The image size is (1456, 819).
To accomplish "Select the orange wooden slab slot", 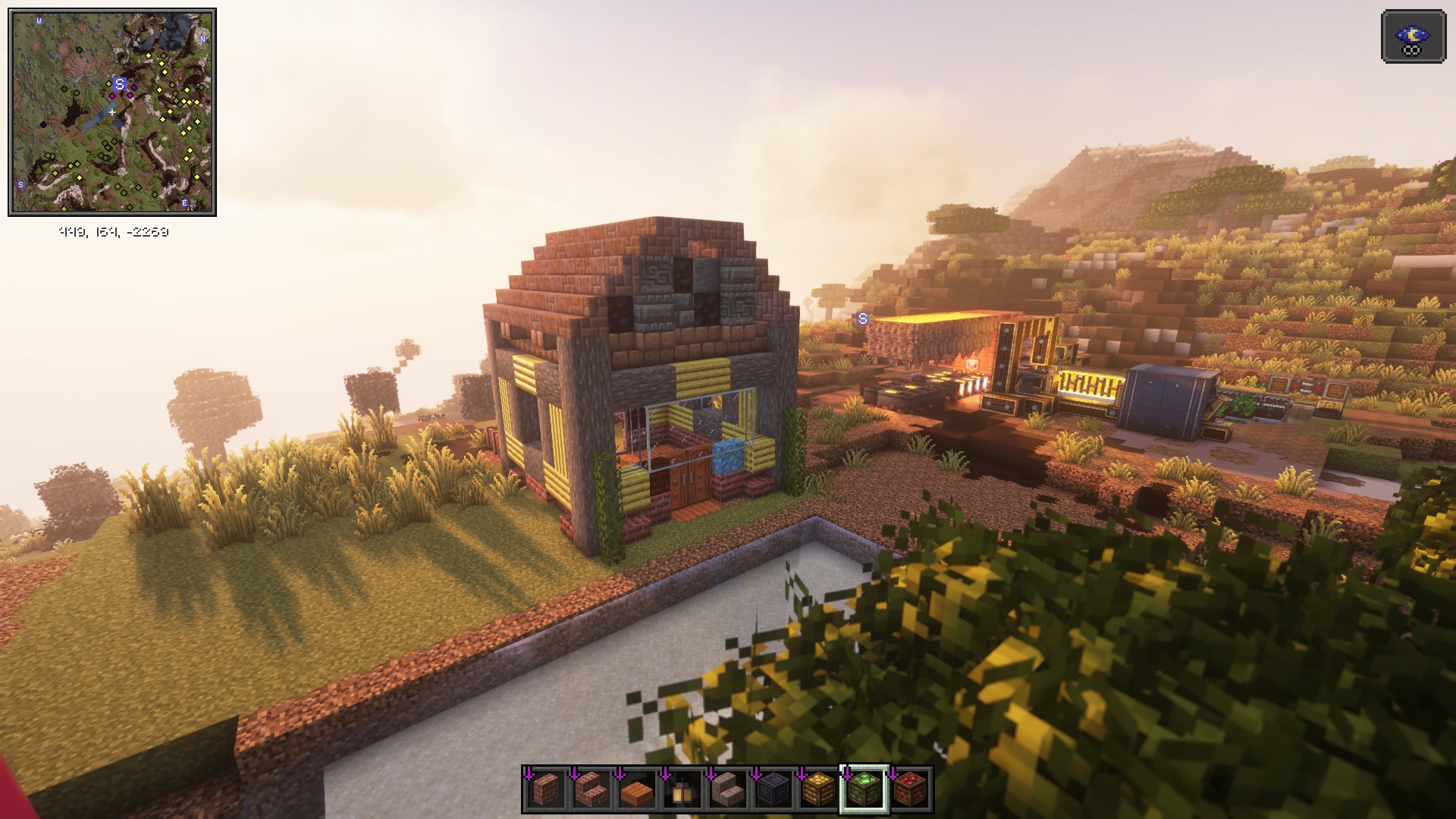I will coord(636,790).
